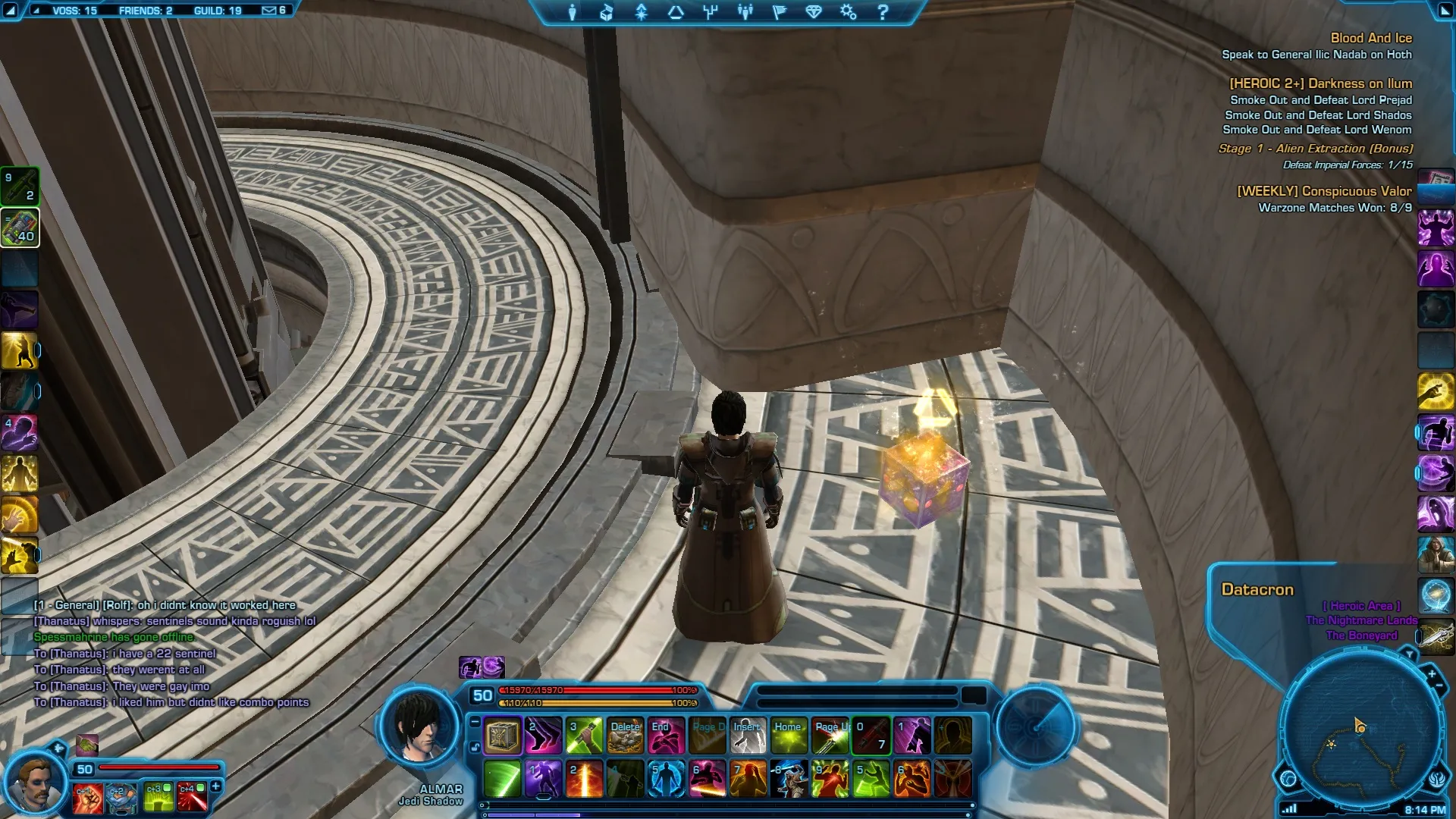Use the golden crate item in hotbar
Screen dimensions: 1456x819
pyautogui.click(x=502, y=736)
